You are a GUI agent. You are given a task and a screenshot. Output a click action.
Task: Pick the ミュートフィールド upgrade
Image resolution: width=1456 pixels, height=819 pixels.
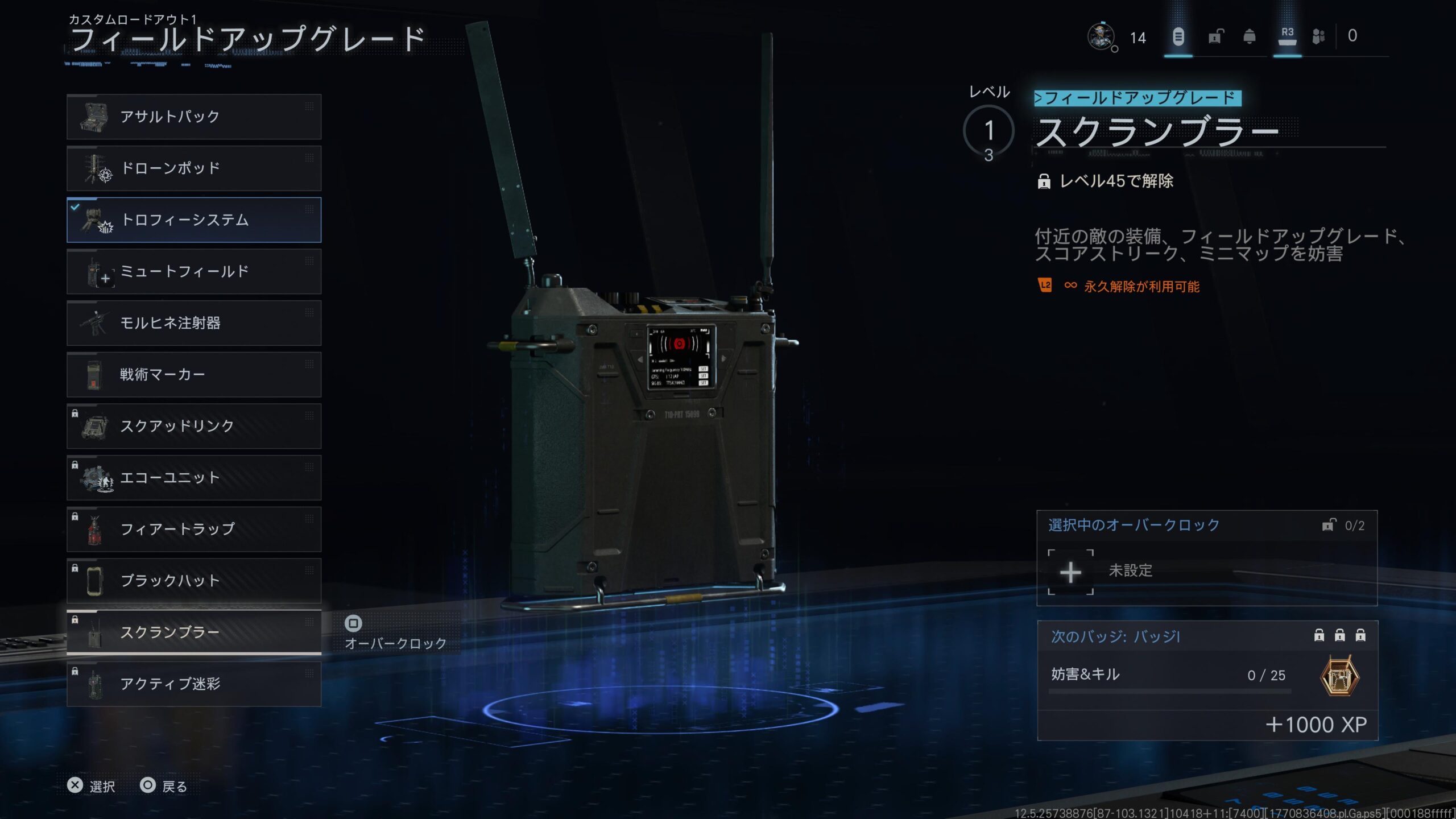click(193, 271)
